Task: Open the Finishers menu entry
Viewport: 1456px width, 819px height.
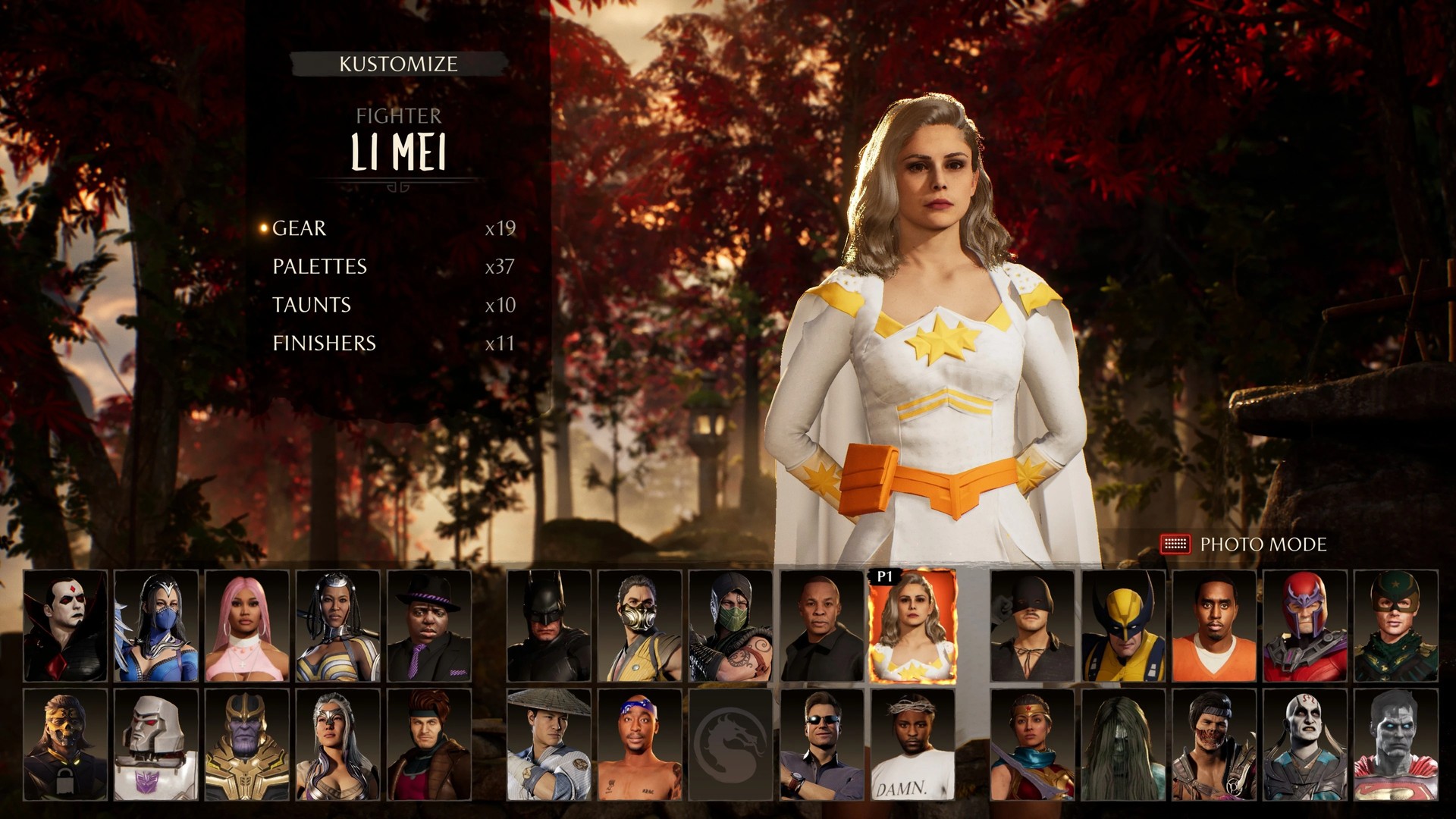Action: pyautogui.click(x=324, y=344)
